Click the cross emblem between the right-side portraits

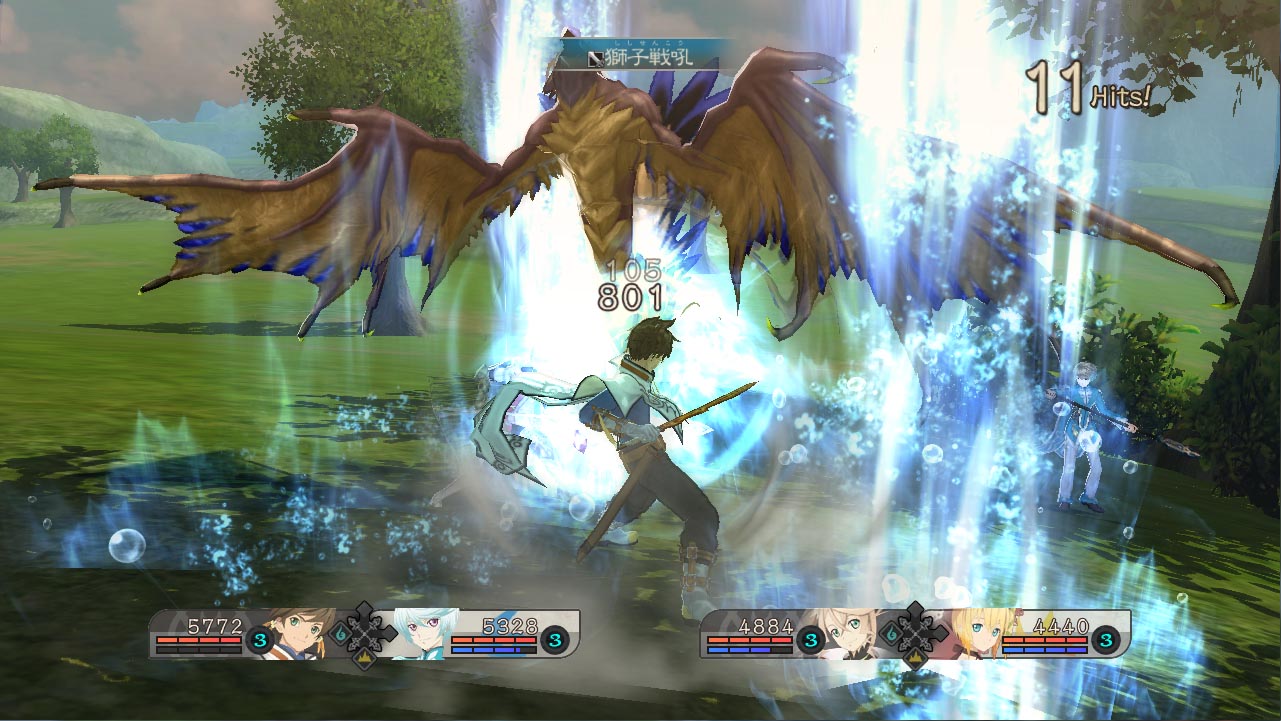click(x=914, y=631)
